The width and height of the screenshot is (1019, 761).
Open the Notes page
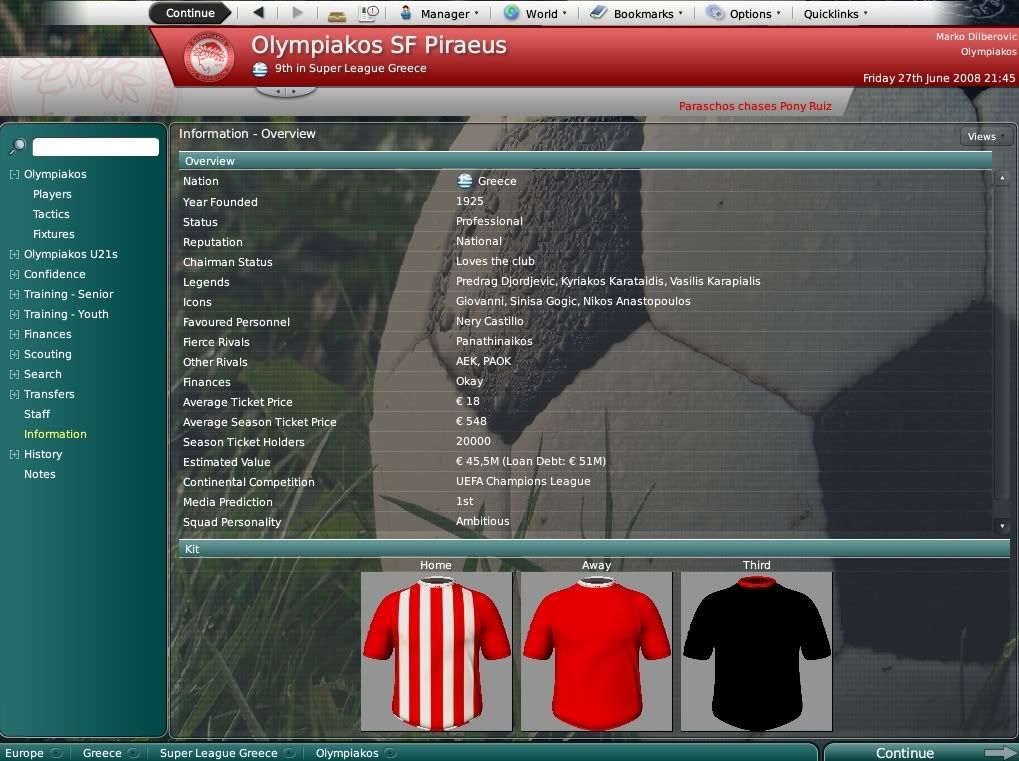click(x=40, y=474)
